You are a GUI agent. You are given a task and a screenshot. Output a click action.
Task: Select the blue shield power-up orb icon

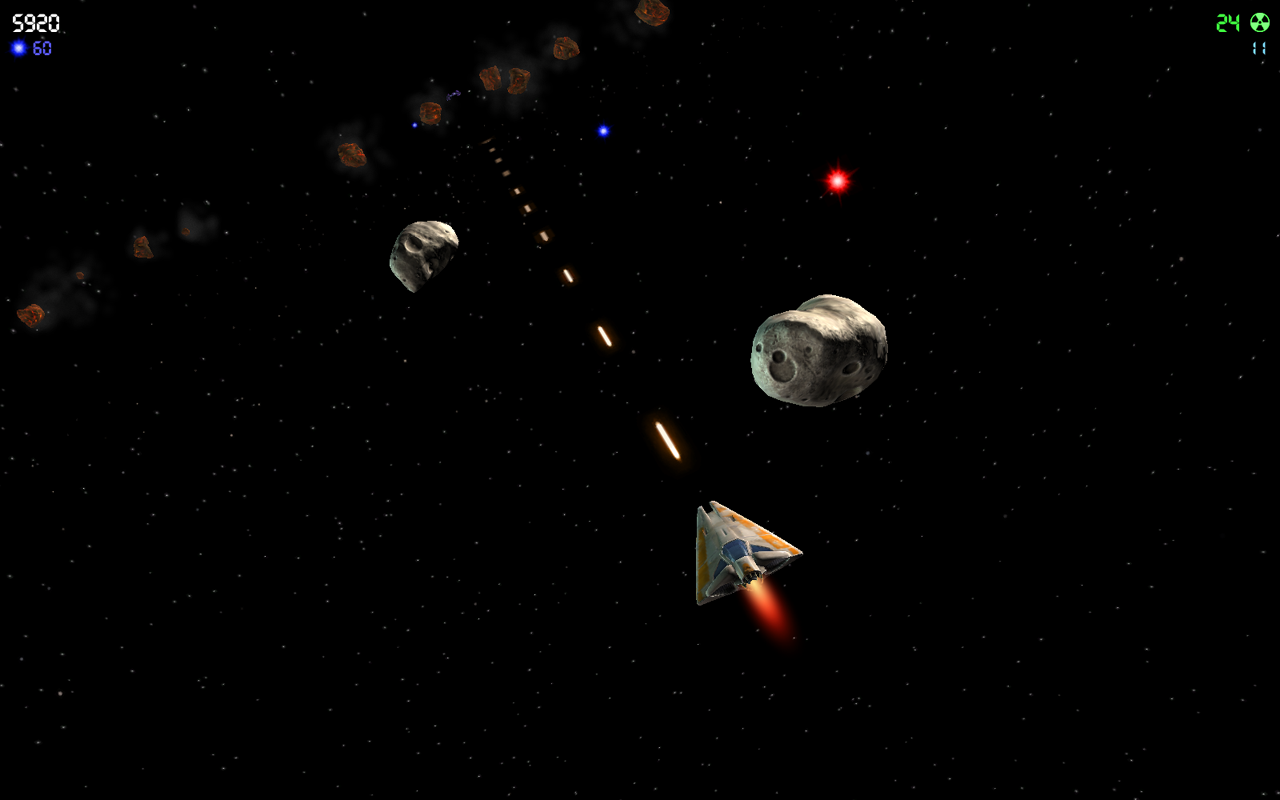tap(17, 47)
